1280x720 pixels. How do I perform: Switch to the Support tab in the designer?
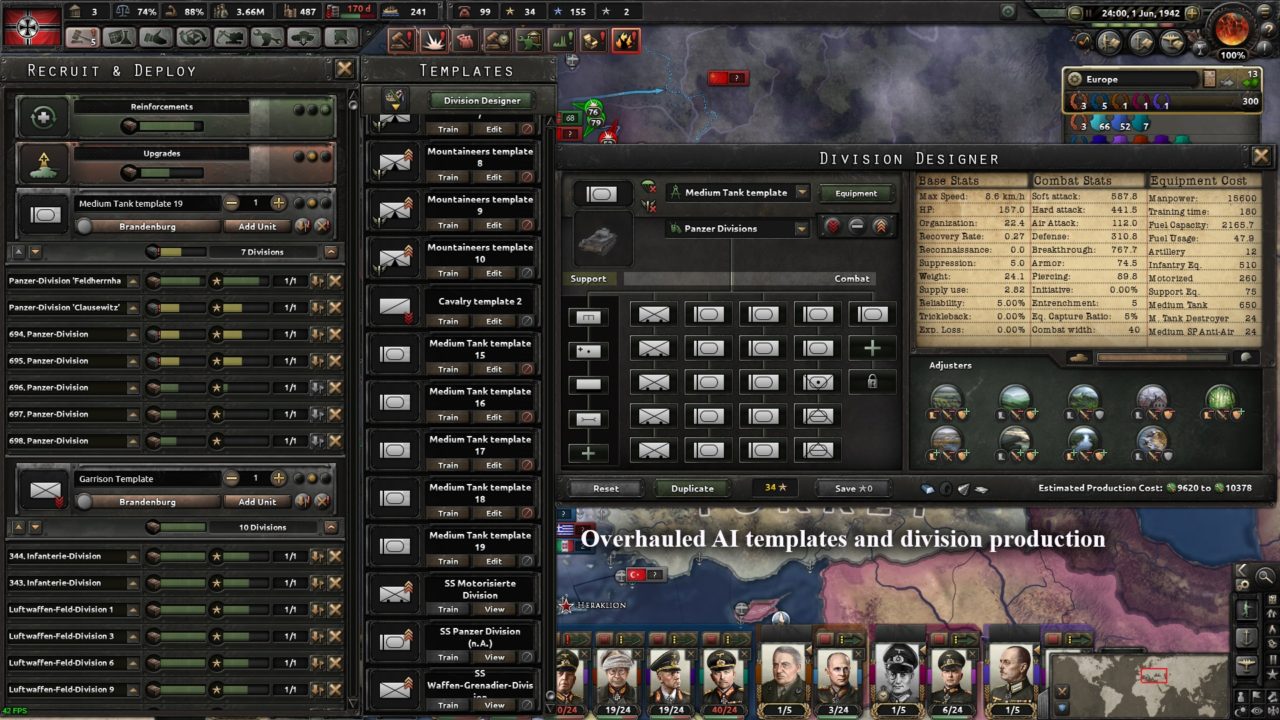589,279
